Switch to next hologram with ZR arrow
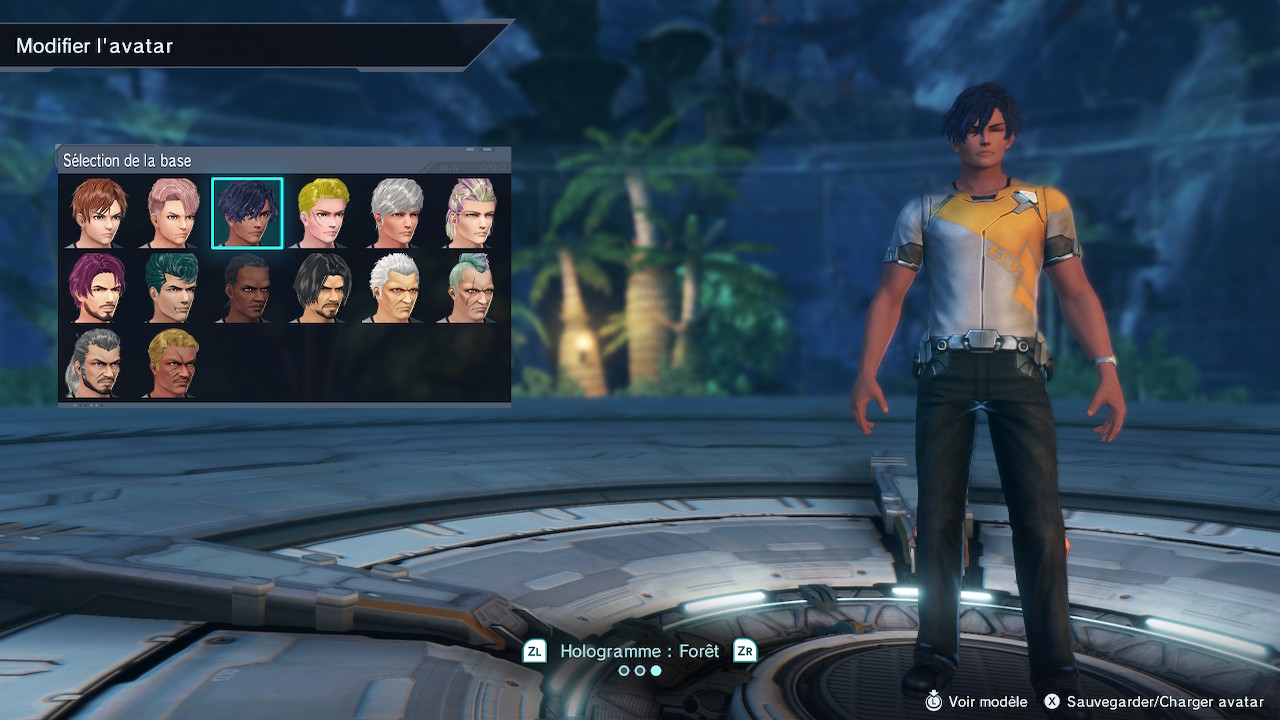This screenshot has height=720, width=1280. (x=745, y=652)
